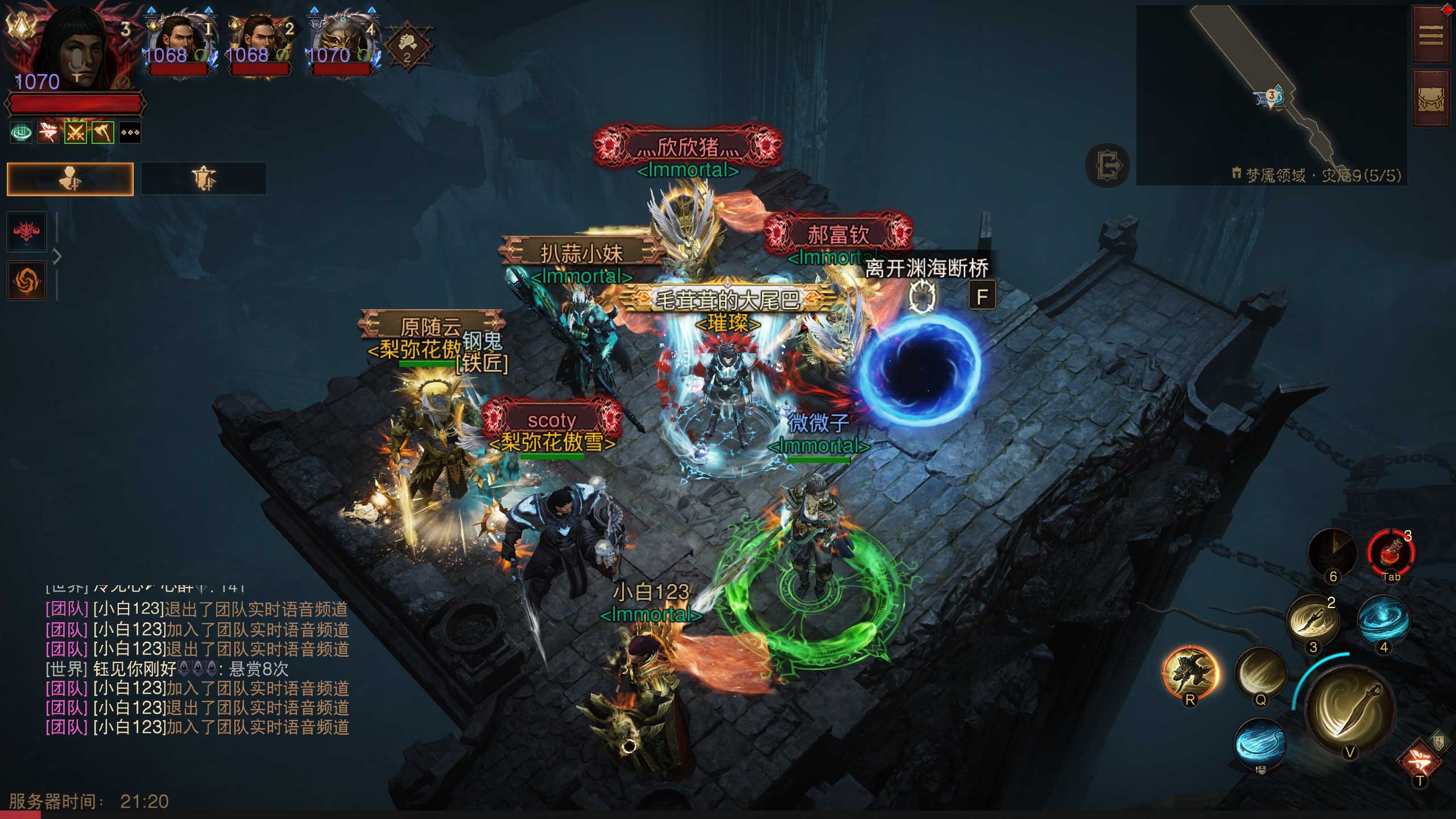Image resolution: width=1456 pixels, height=819 pixels.
Task: Open the red demon face icon
Action: pos(27,231)
